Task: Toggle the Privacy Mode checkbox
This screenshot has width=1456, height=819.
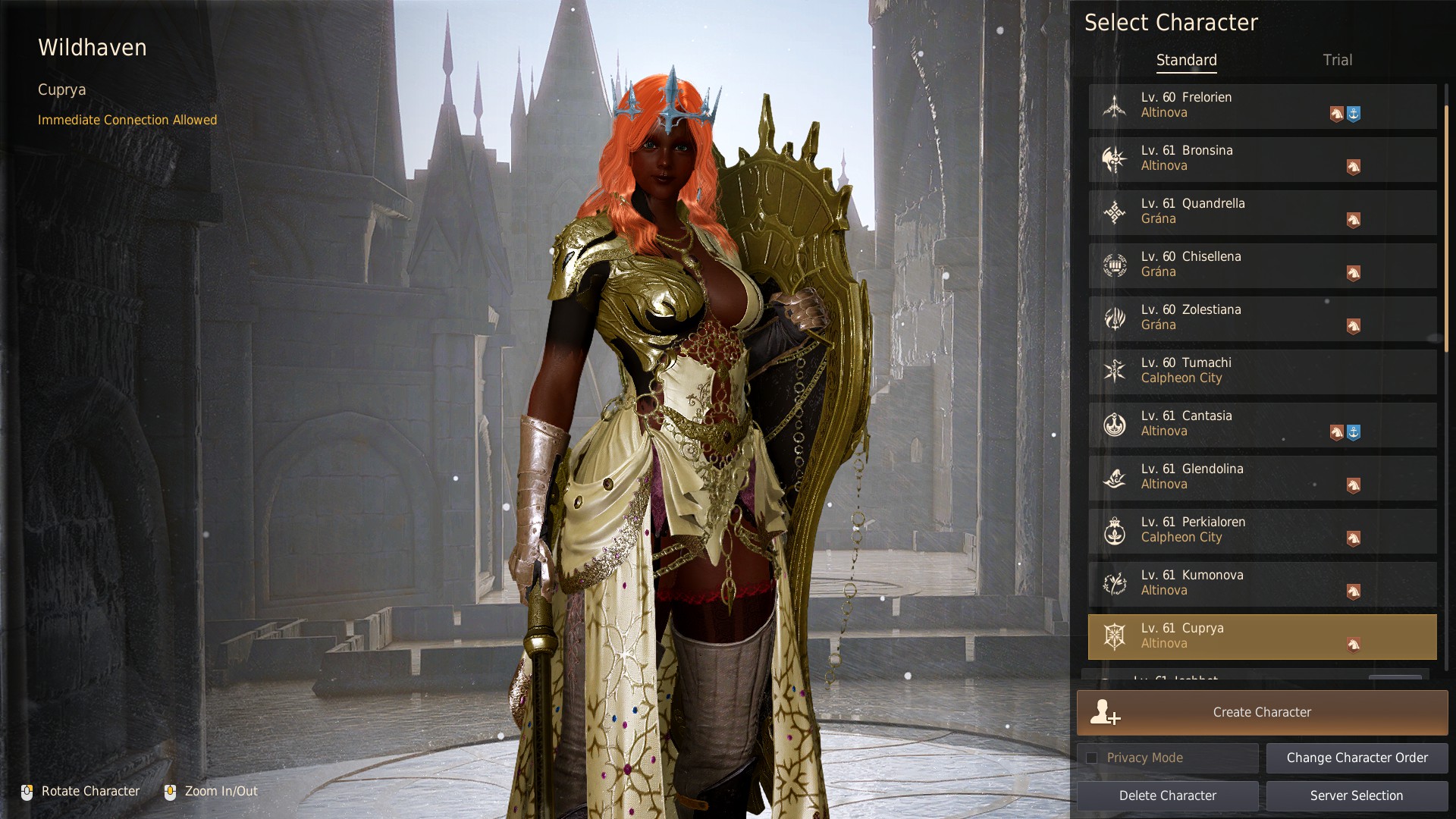Action: (1092, 758)
